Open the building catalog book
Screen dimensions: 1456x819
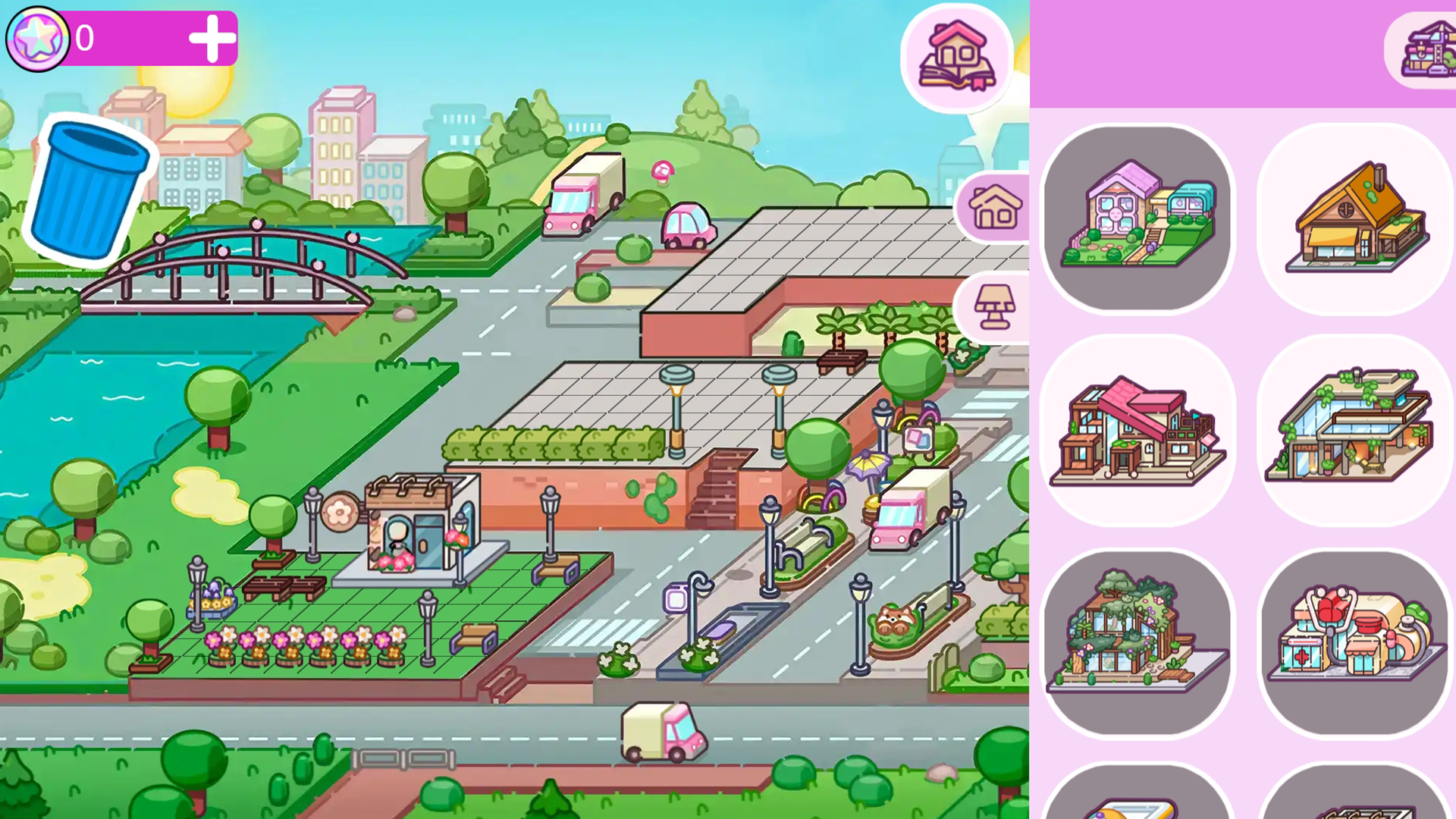click(x=957, y=58)
